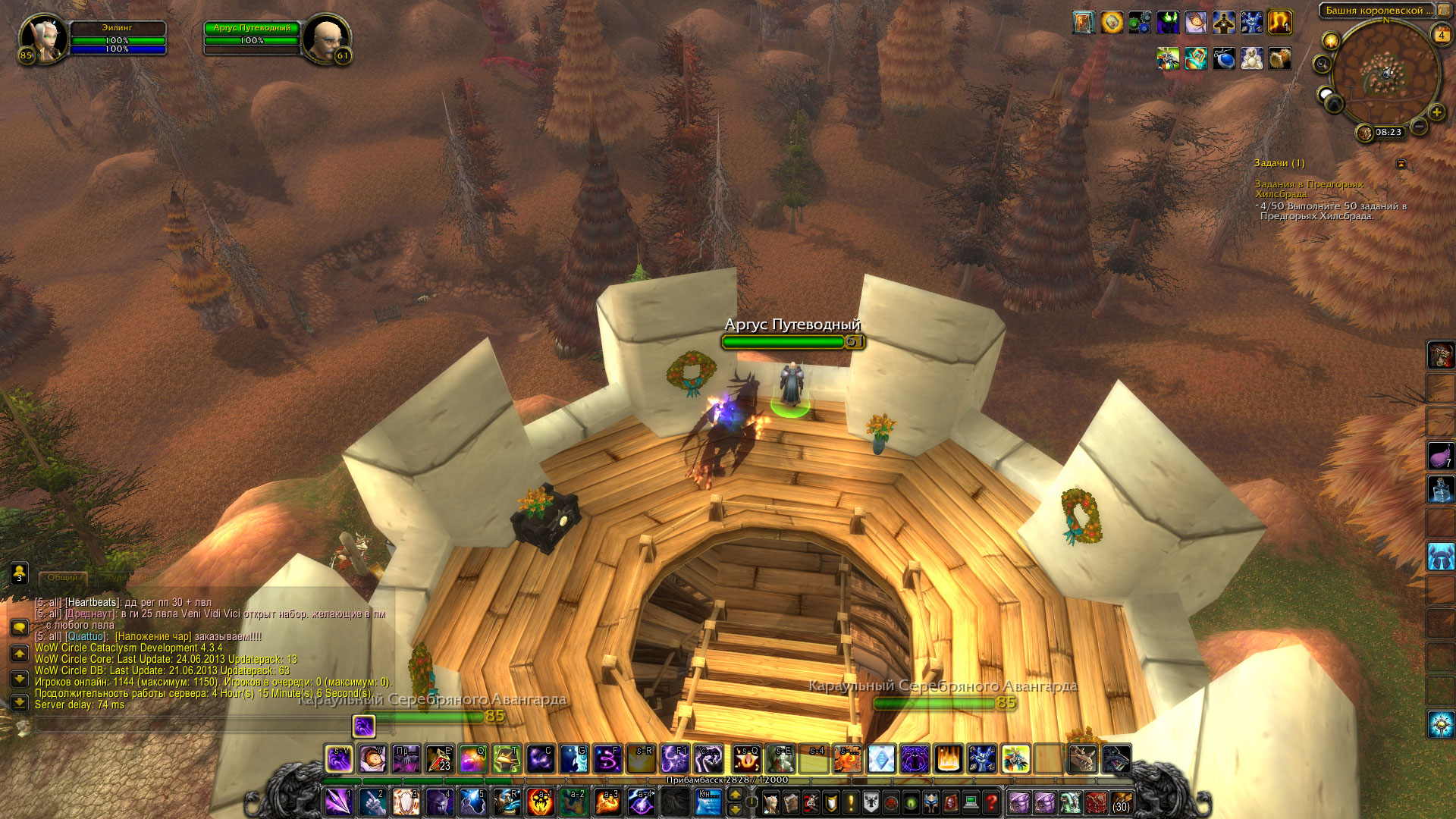Image resolution: width=1456 pixels, height=819 pixels.
Task: Open the calendar button showing day 4
Action: tap(1441, 35)
